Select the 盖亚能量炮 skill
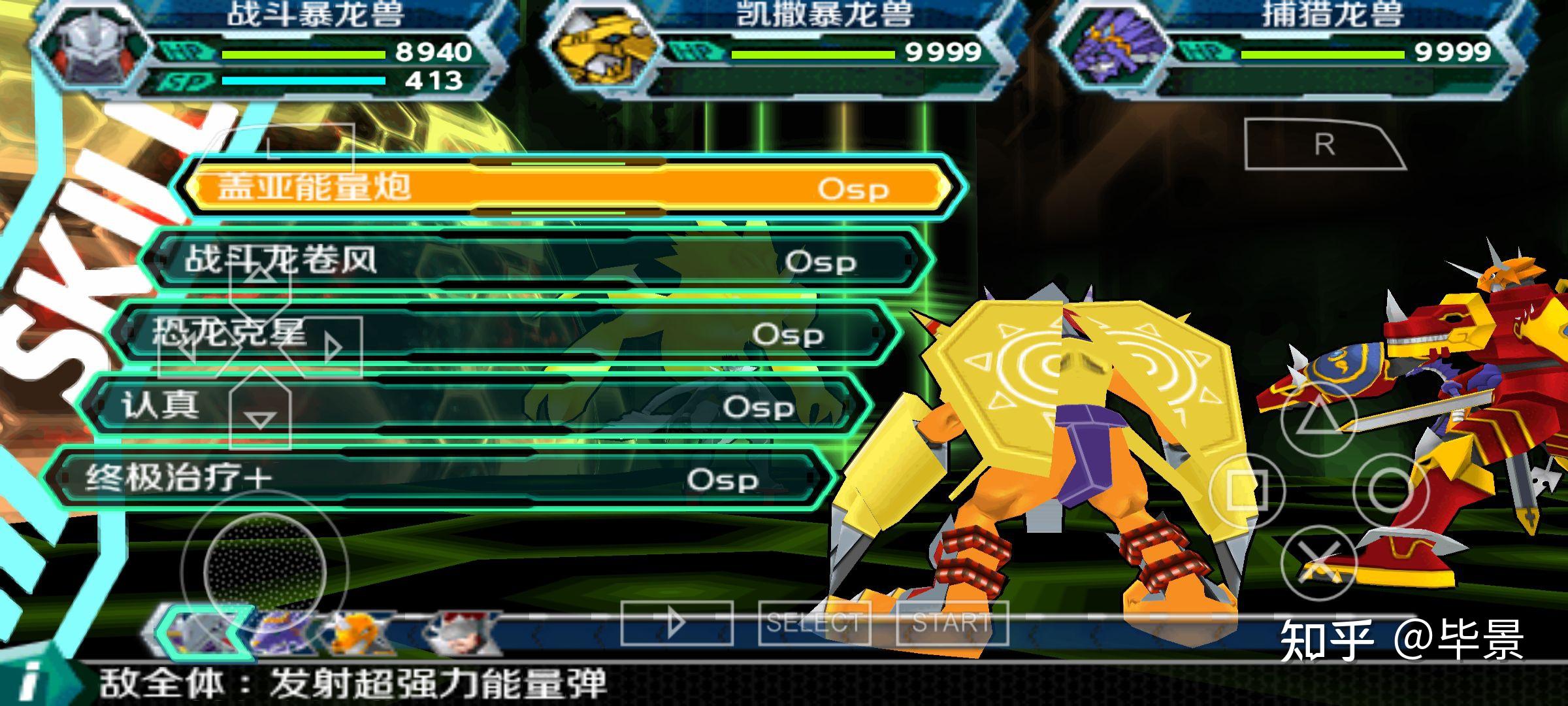The image size is (1568, 706). point(568,188)
